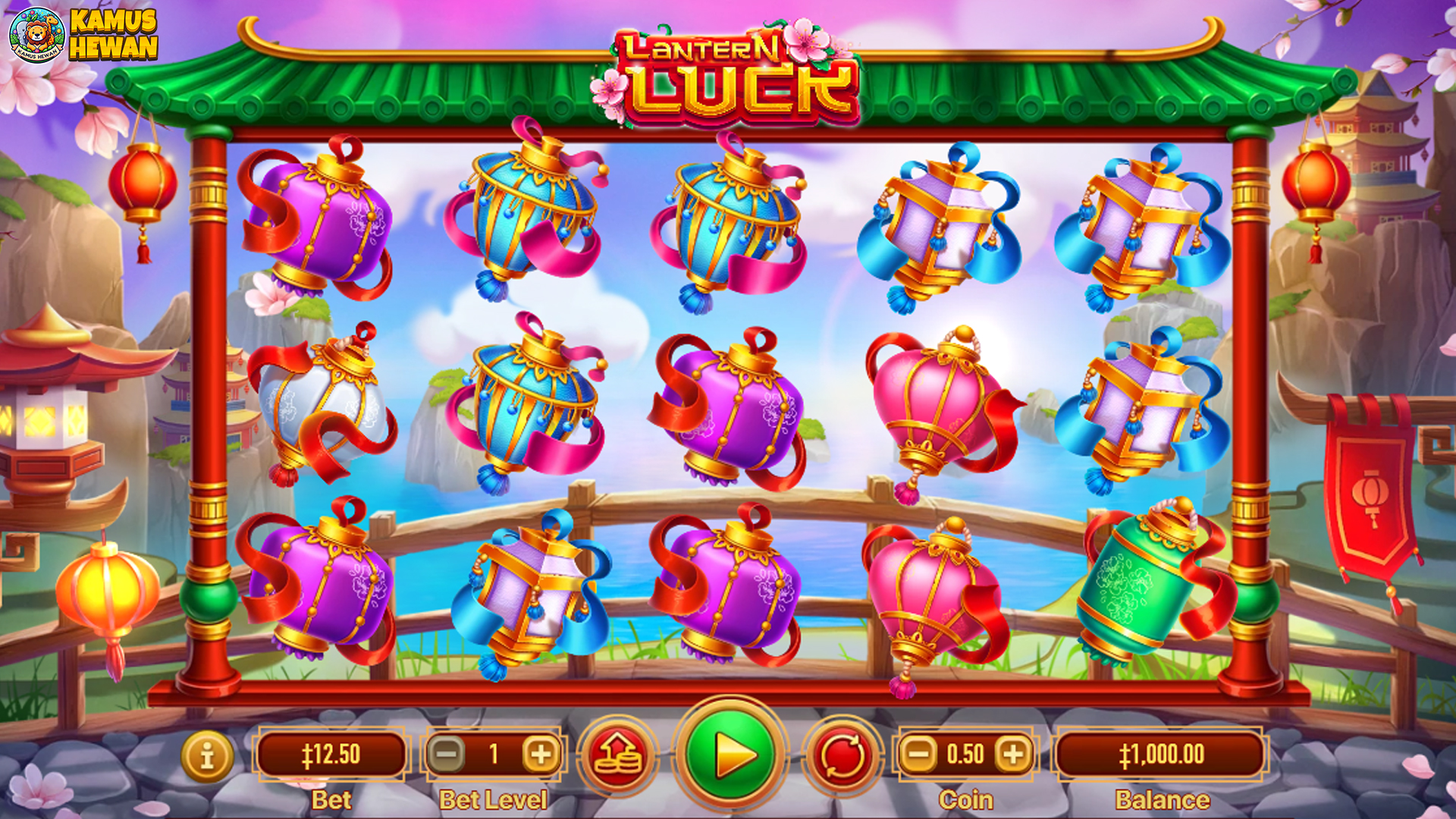The image size is (1456, 819).
Task: Increase the Bet Level with plus
Action: point(539,754)
